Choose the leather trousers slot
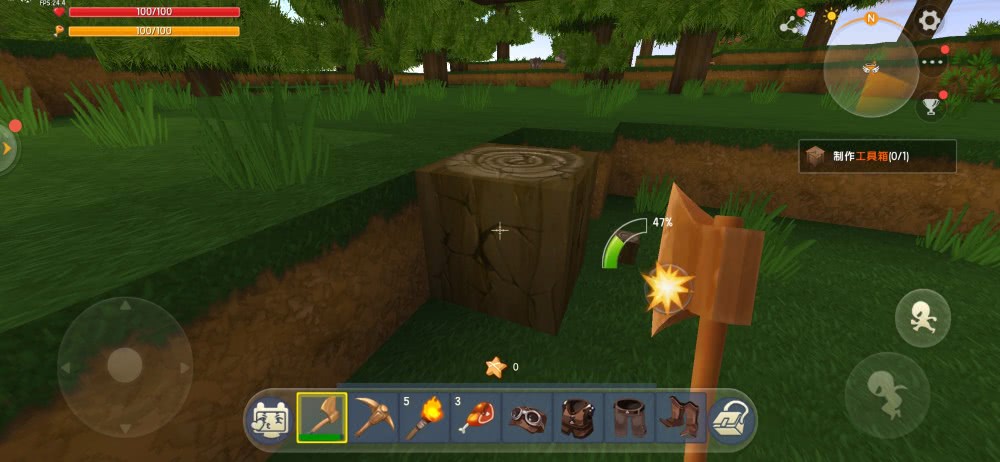The width and height of the screenshot is (1000, 462). 629,417
